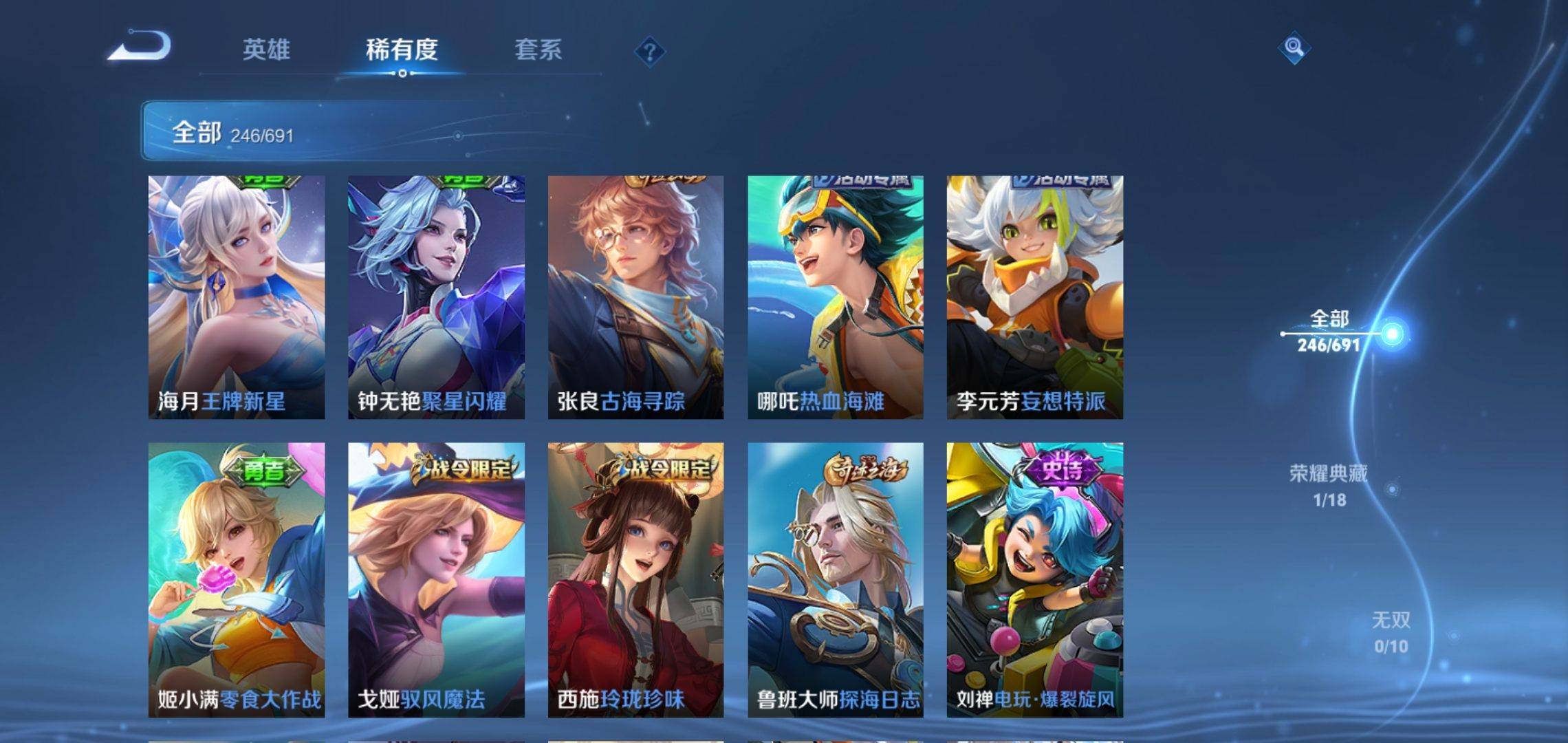Open the 钟无艳 聚星闪耀 skin card
1568x743 pixels.
coord(436,297)
